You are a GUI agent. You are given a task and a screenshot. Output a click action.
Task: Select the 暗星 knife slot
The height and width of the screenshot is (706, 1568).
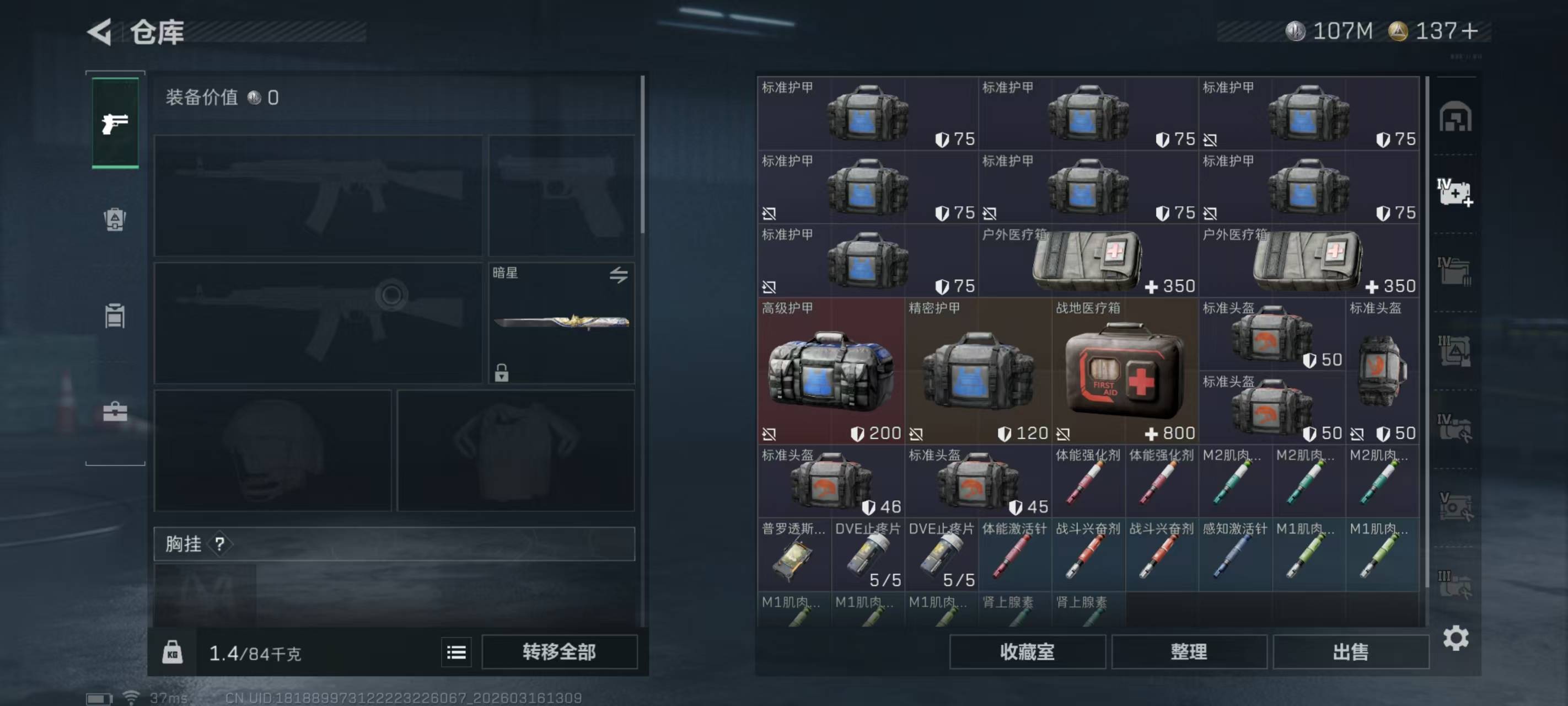point(561,322)
